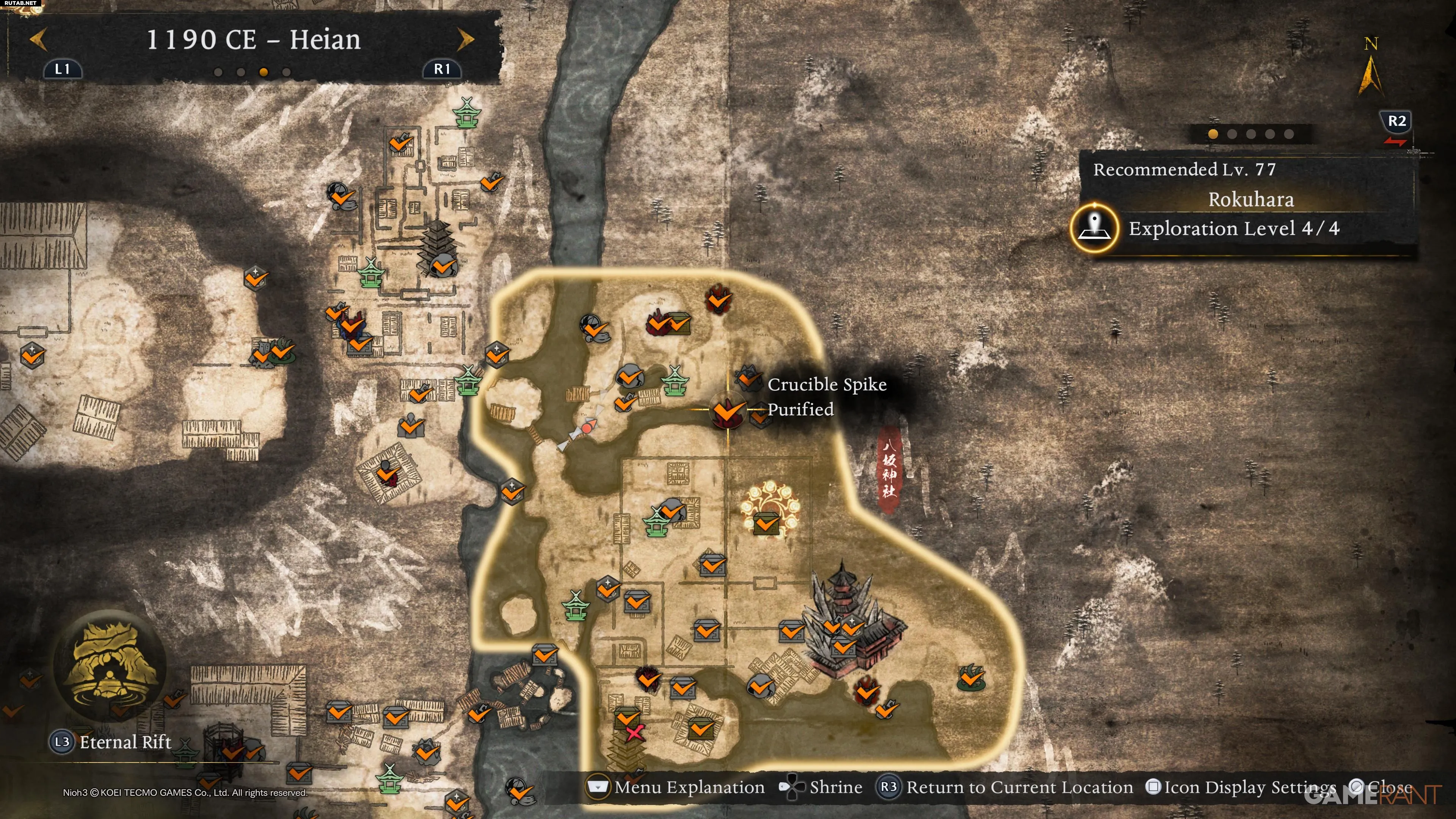Close the map screen
Viewport: 1456px width, 819px height.
pyautogui.click(x=1381, y=787)
